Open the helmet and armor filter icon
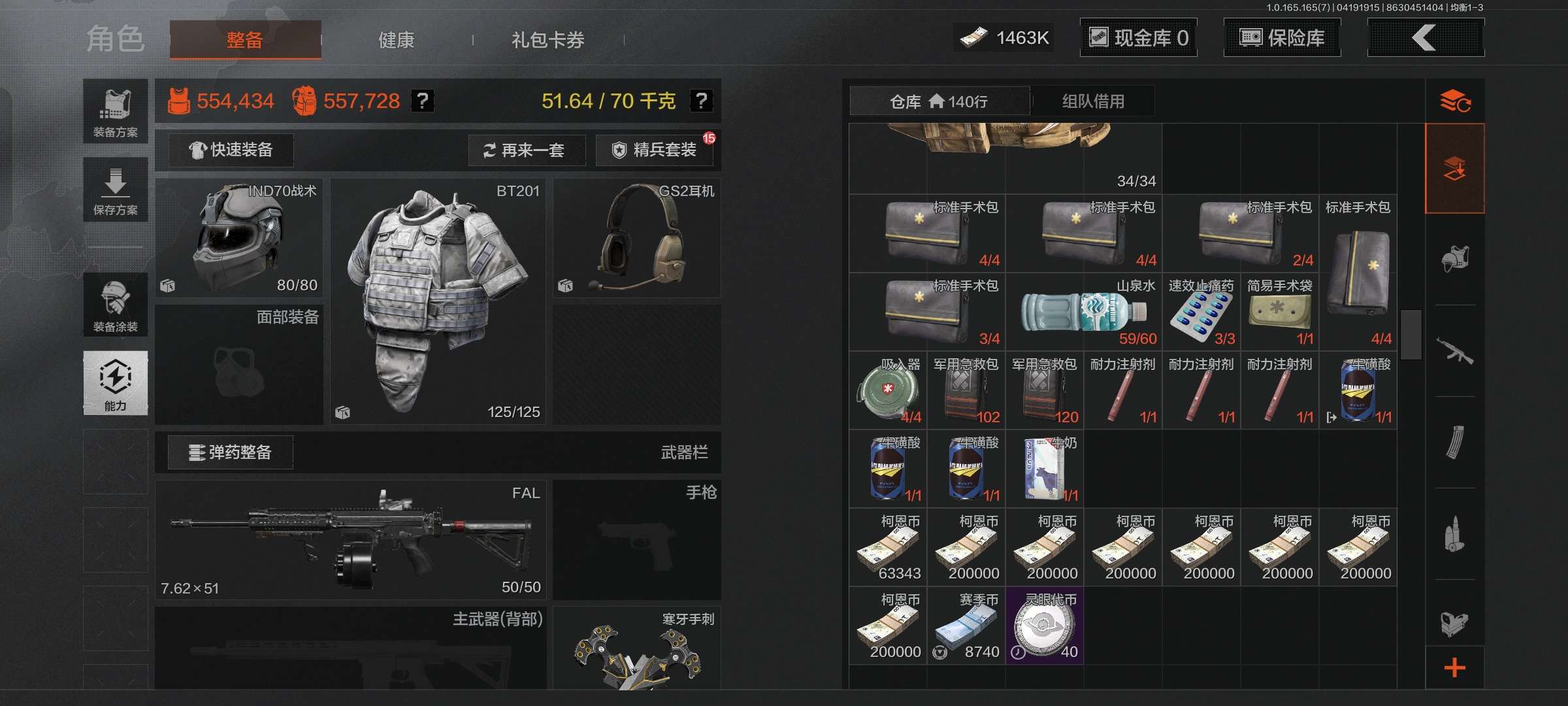The image size is (1568, 706). [x=1456, y=258]
